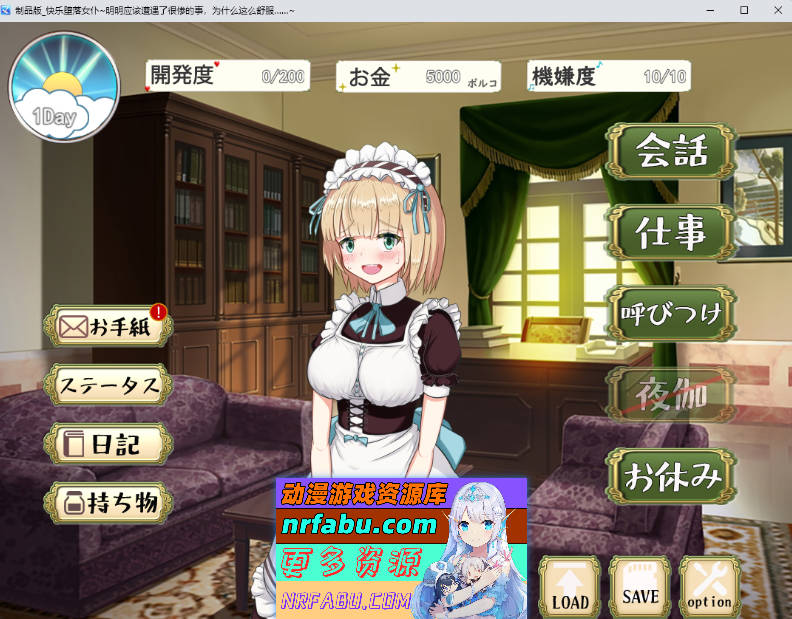The height and width of the screenshot is (619, 792).
Task: Click the お休み rest button
Action: coord(672,476)
